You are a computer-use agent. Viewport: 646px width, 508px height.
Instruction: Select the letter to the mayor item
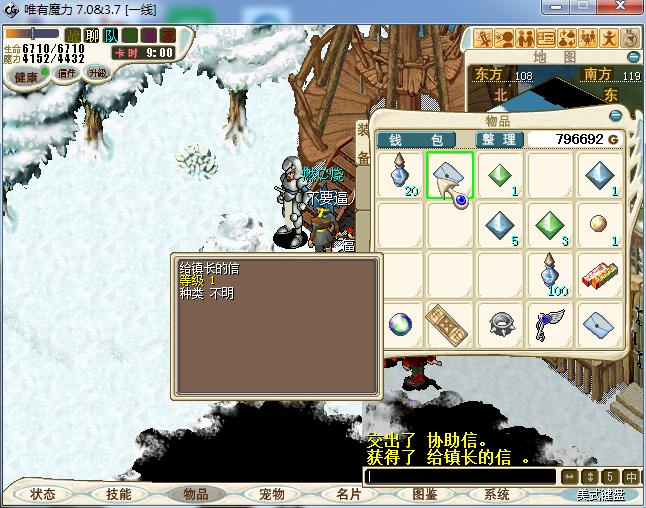point(449,176)
